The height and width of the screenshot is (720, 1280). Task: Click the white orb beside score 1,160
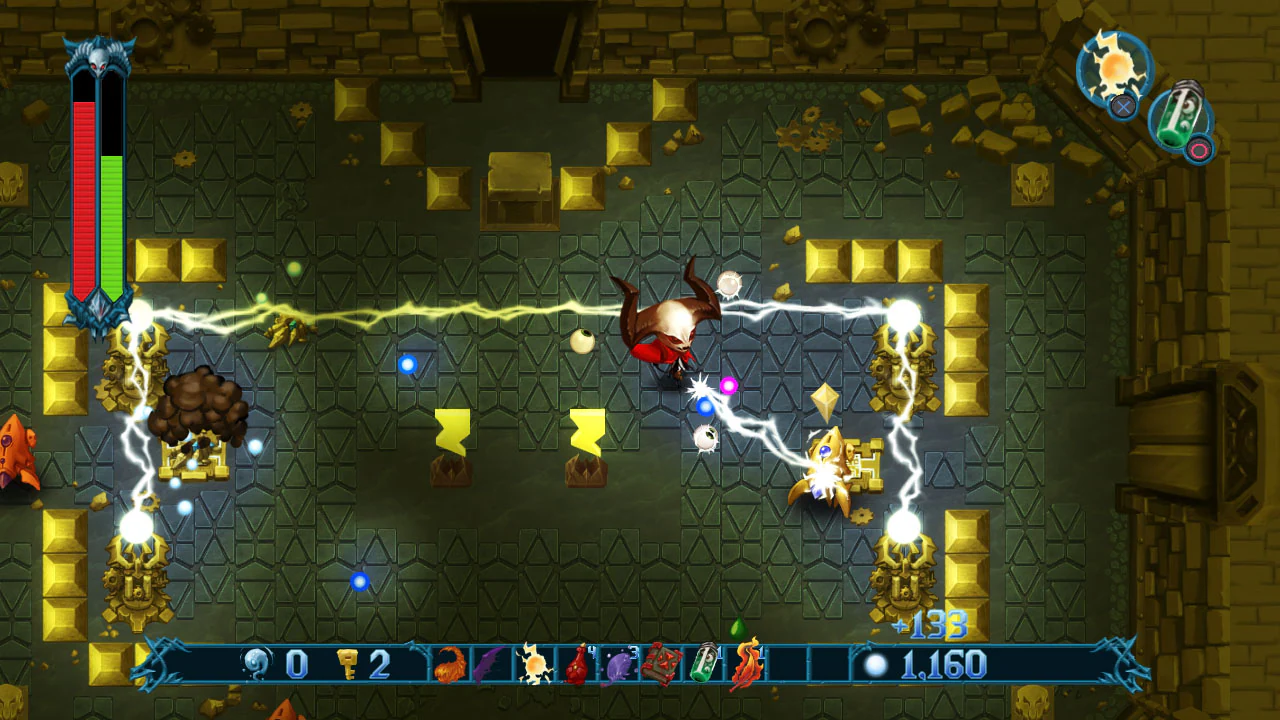(x=878, y=663)
